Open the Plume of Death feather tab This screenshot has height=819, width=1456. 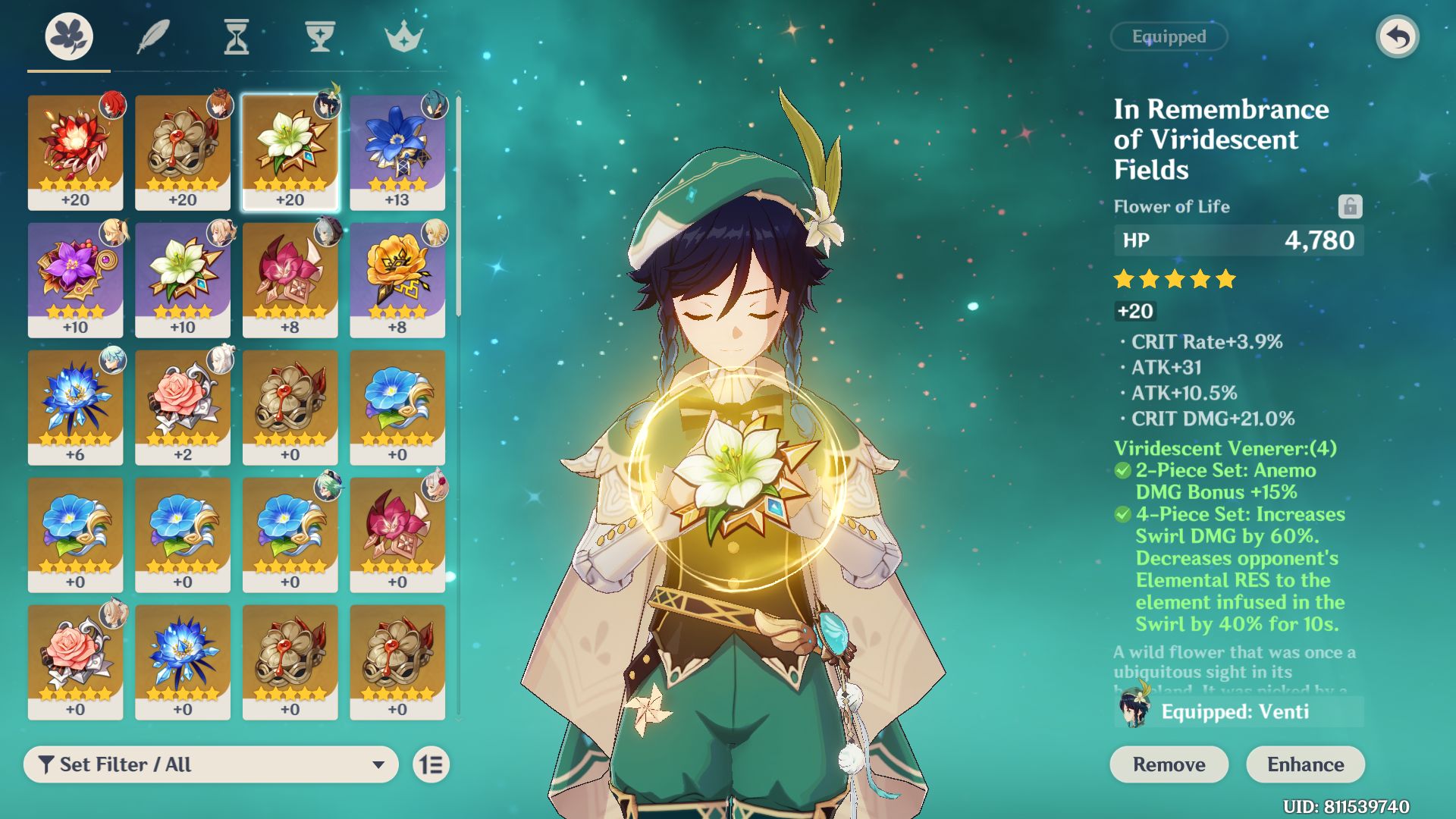point(152,36)
